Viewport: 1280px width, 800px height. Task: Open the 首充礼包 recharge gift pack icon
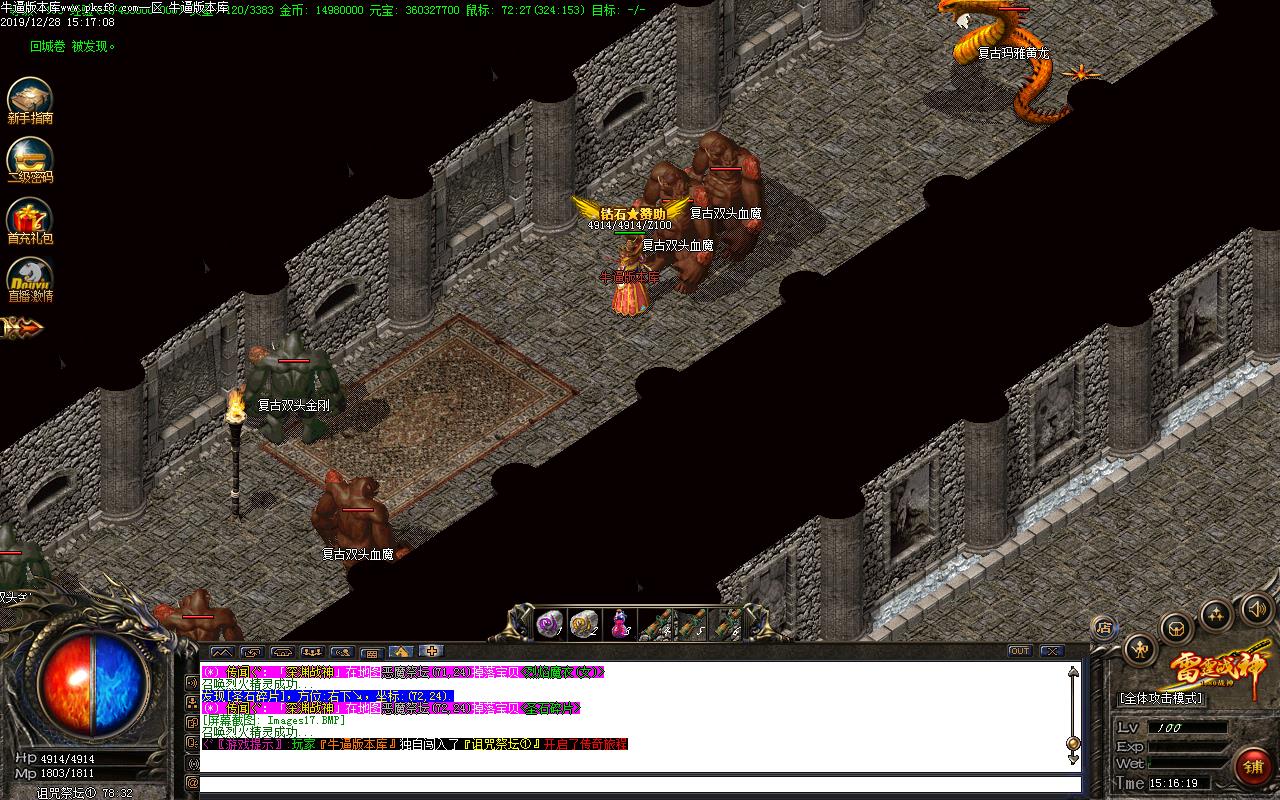30,215
